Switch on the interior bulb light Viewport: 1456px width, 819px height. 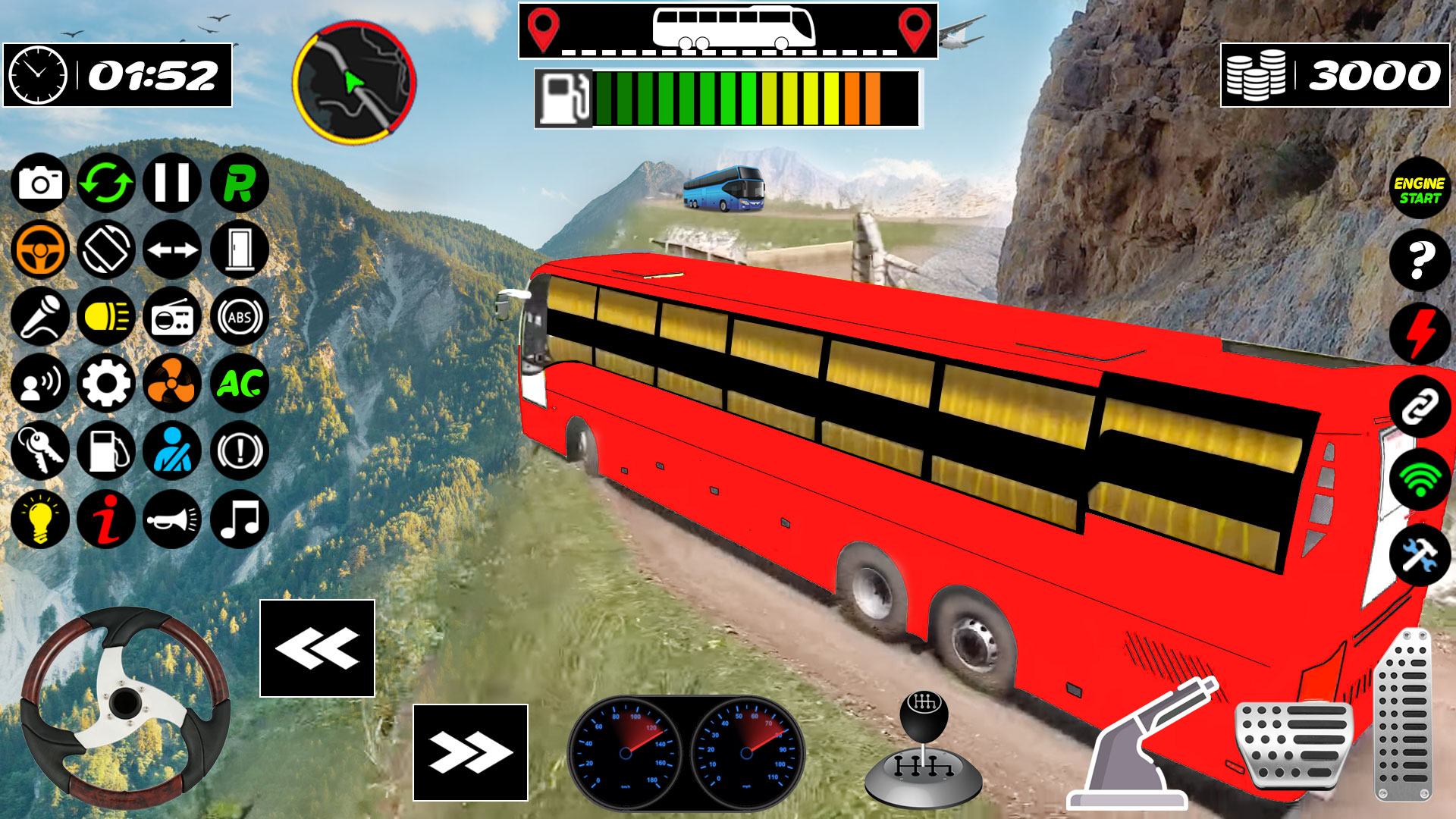(40, 519)
